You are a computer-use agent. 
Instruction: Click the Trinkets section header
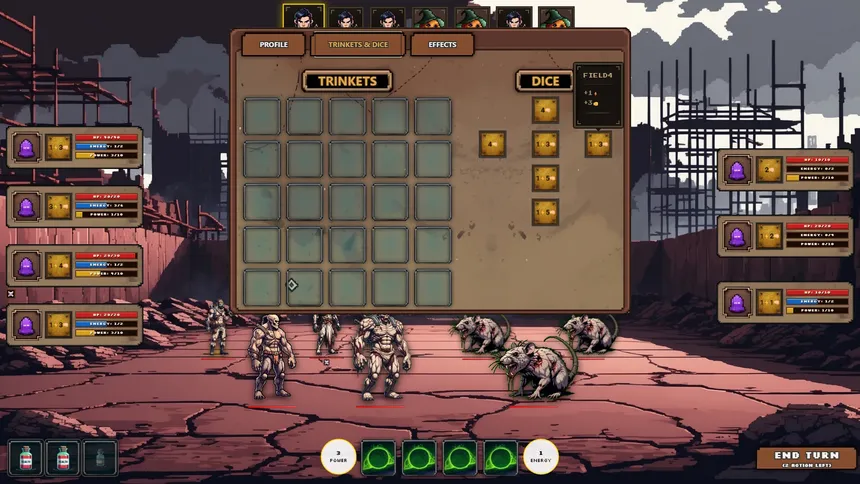tap(347, 81)
